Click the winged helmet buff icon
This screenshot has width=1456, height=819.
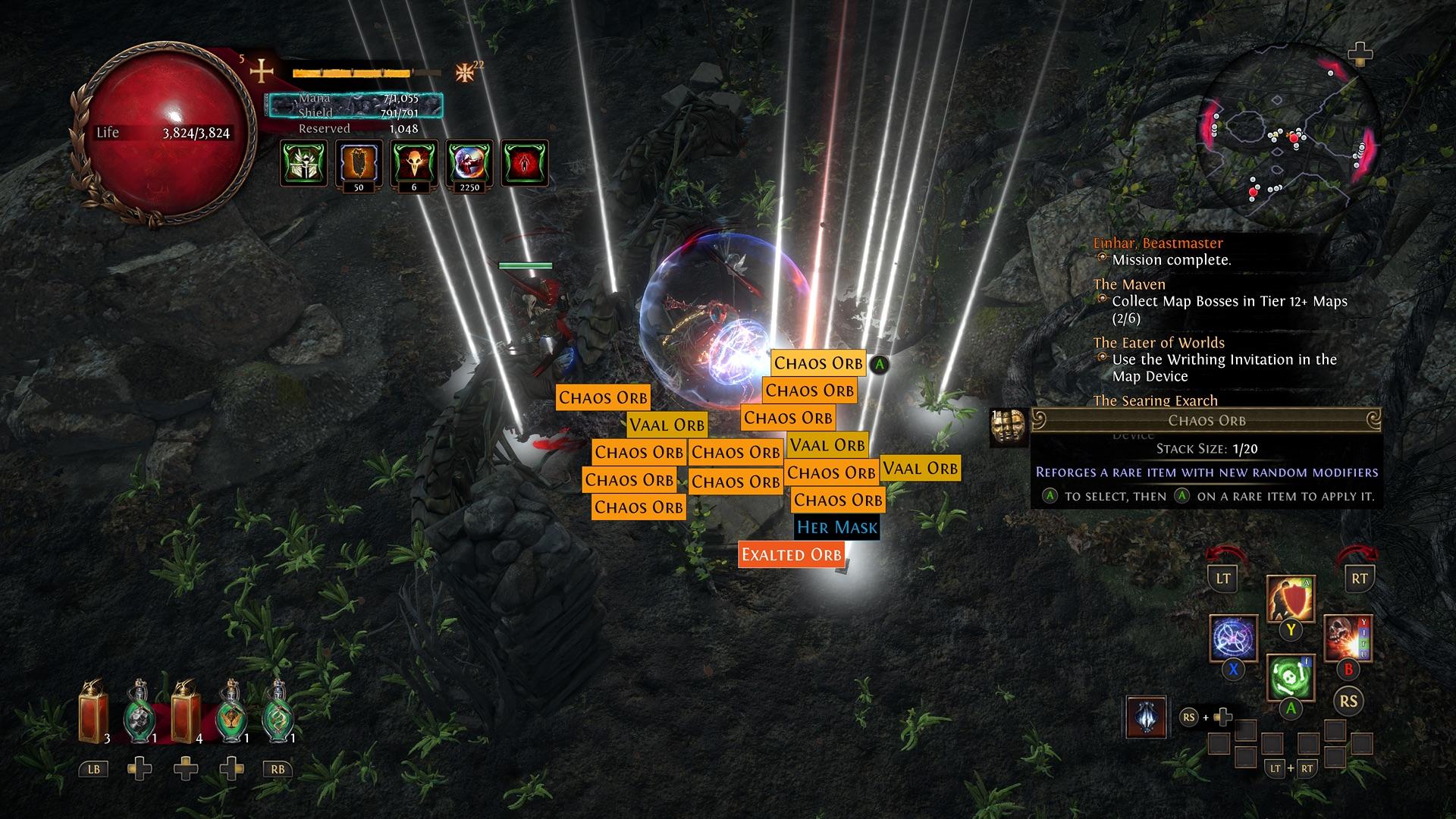pos(303,163)
